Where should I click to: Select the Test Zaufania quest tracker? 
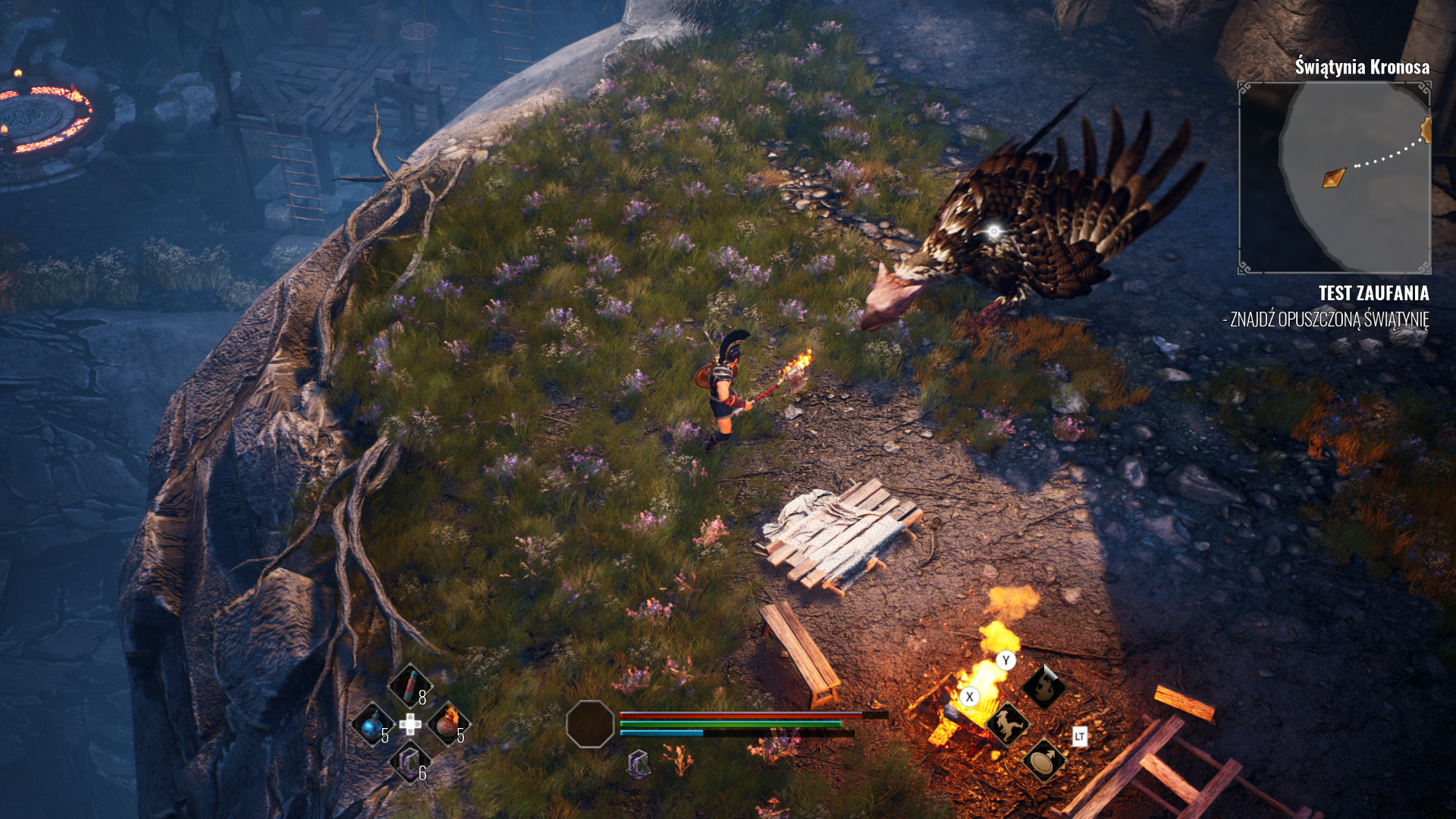point(1373,293)
